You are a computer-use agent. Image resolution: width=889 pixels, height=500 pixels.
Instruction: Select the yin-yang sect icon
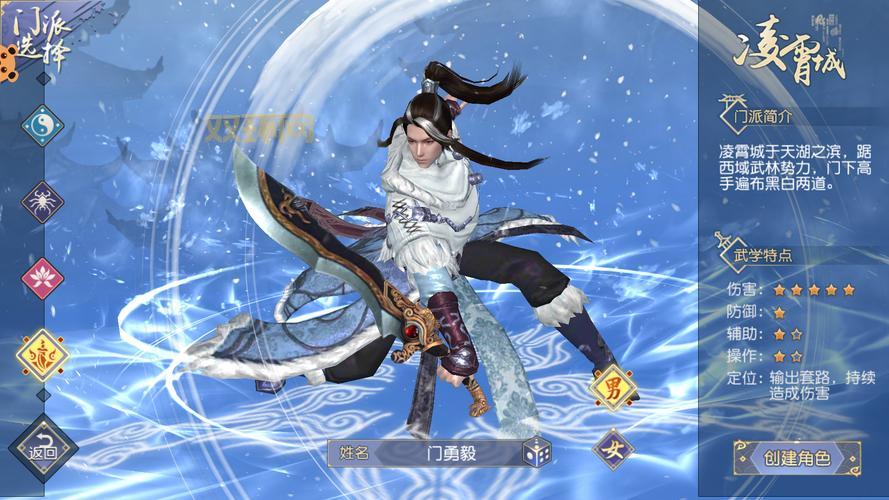(42, 125)
